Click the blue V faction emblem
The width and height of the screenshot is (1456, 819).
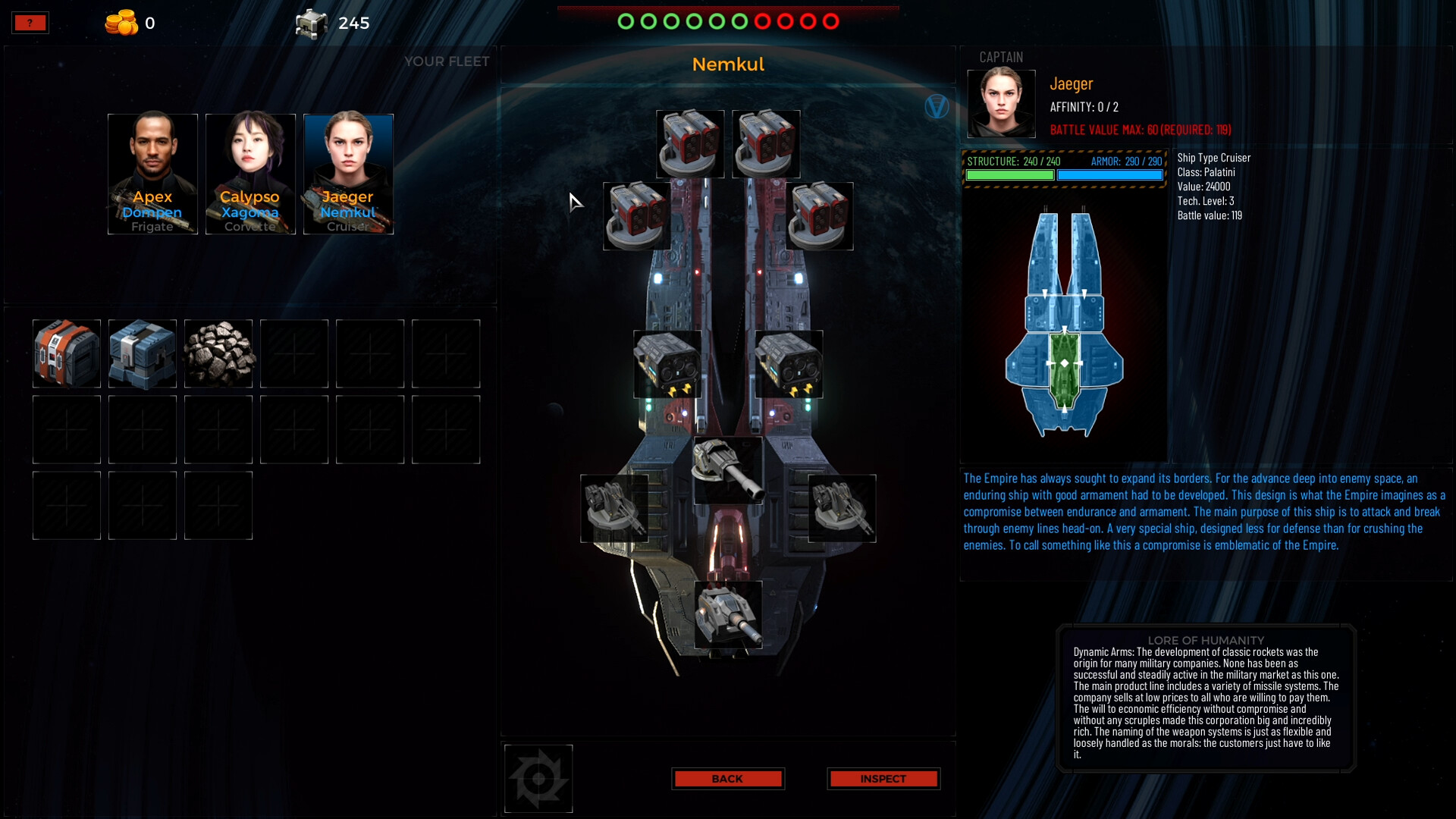[x=937, y=107]
